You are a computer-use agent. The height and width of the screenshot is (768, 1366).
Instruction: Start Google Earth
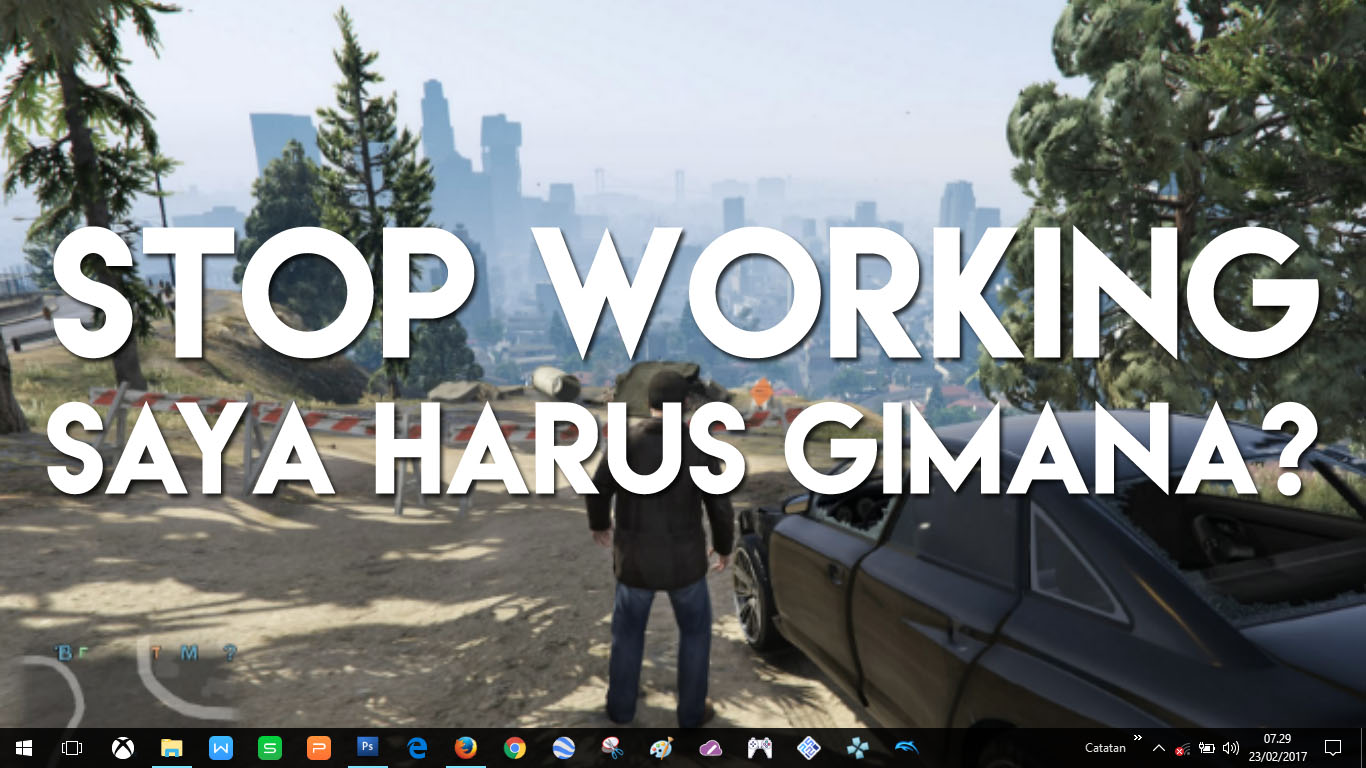(563, 748)
